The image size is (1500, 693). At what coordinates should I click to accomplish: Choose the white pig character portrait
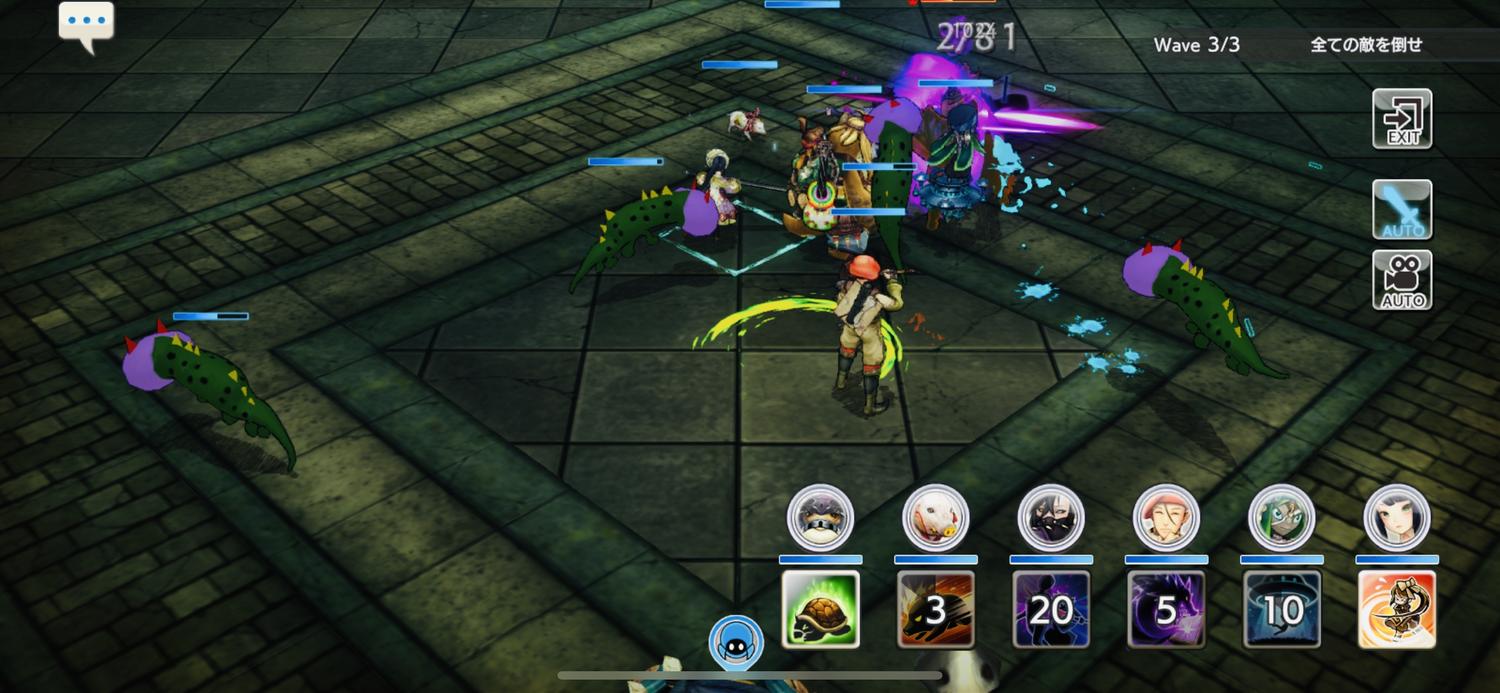pos(935,518)
